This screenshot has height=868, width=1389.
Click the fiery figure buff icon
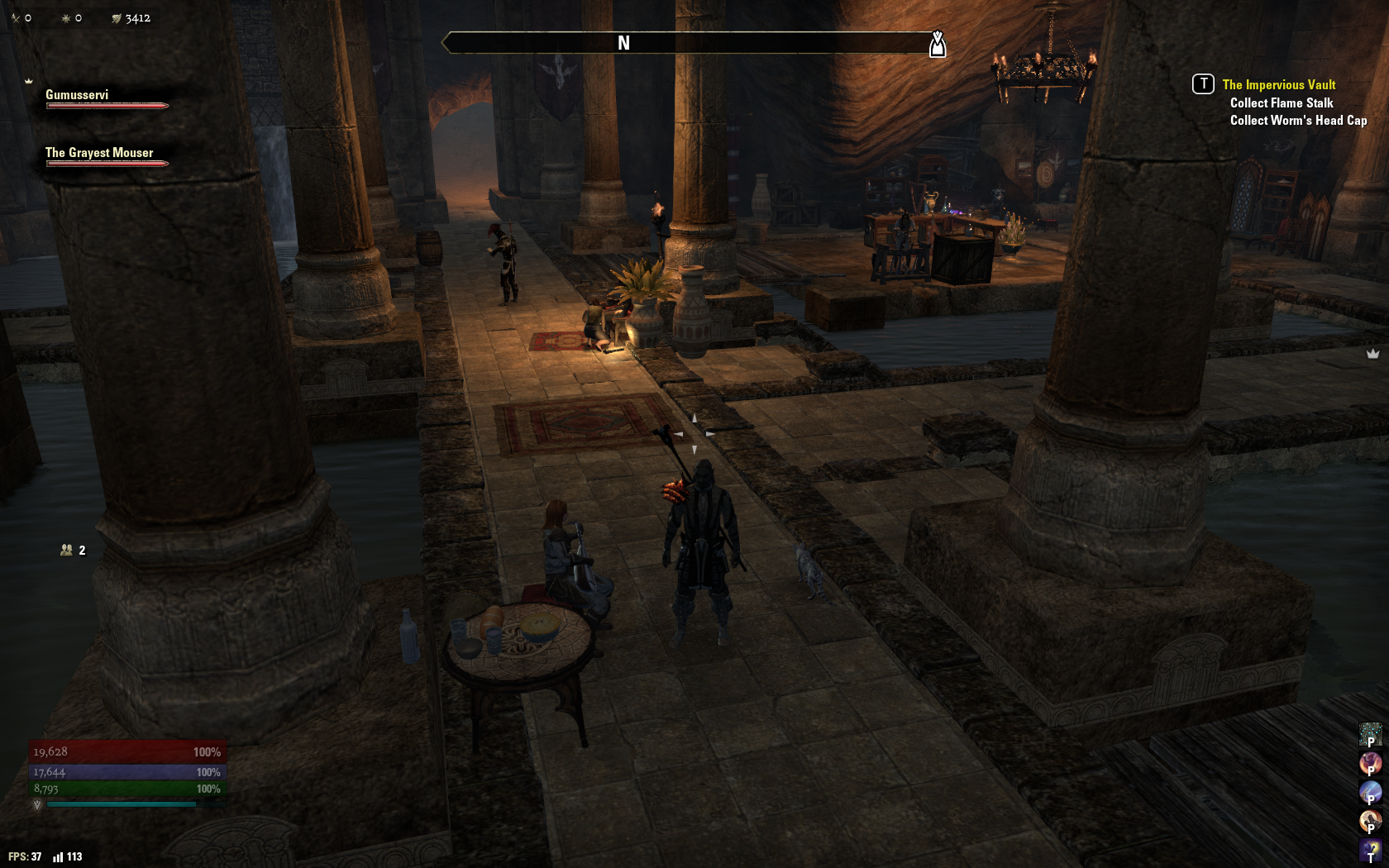pyautogui.click(x=1370, y=762)
